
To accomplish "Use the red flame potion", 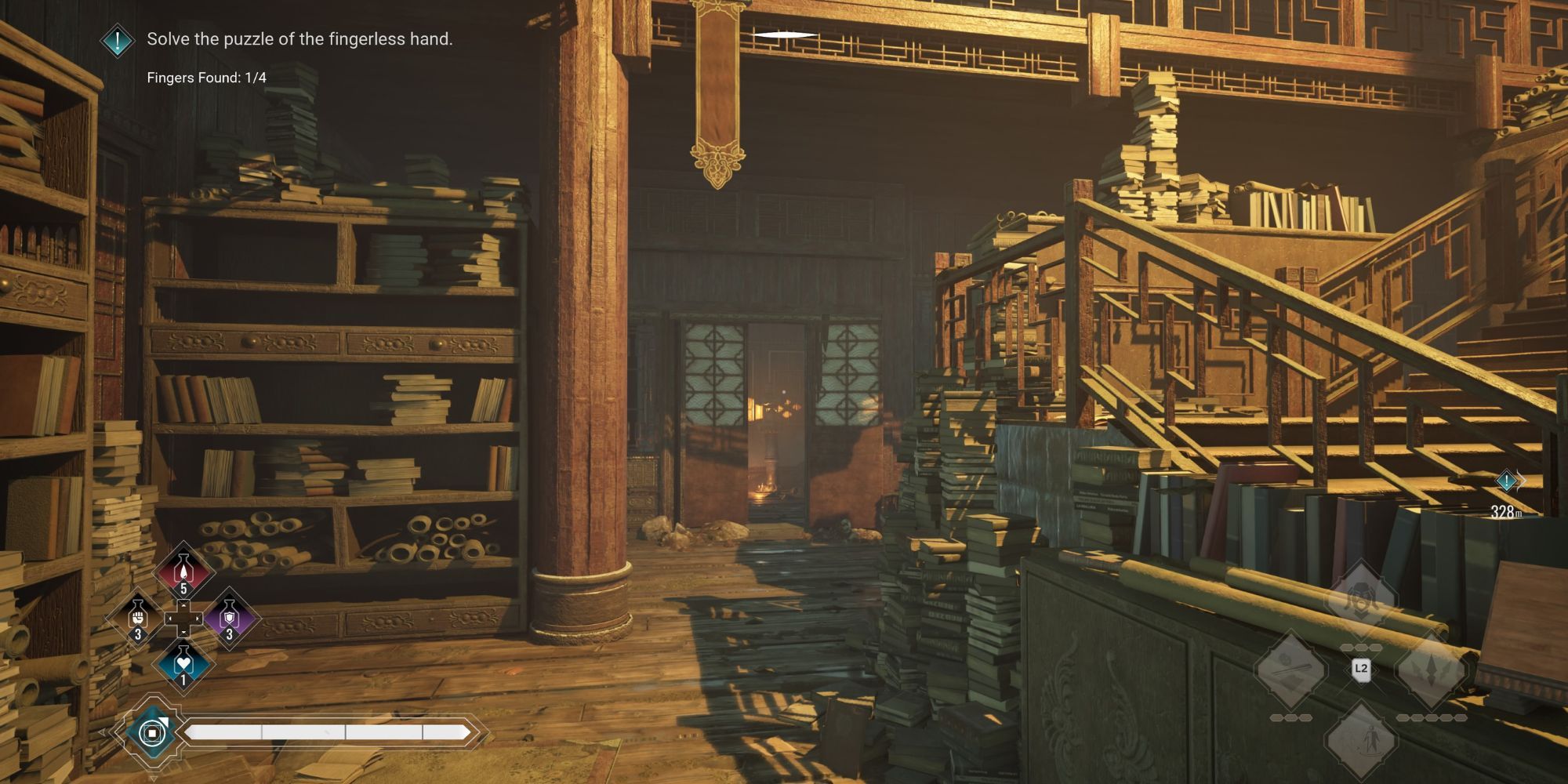I will click(183, 571).
